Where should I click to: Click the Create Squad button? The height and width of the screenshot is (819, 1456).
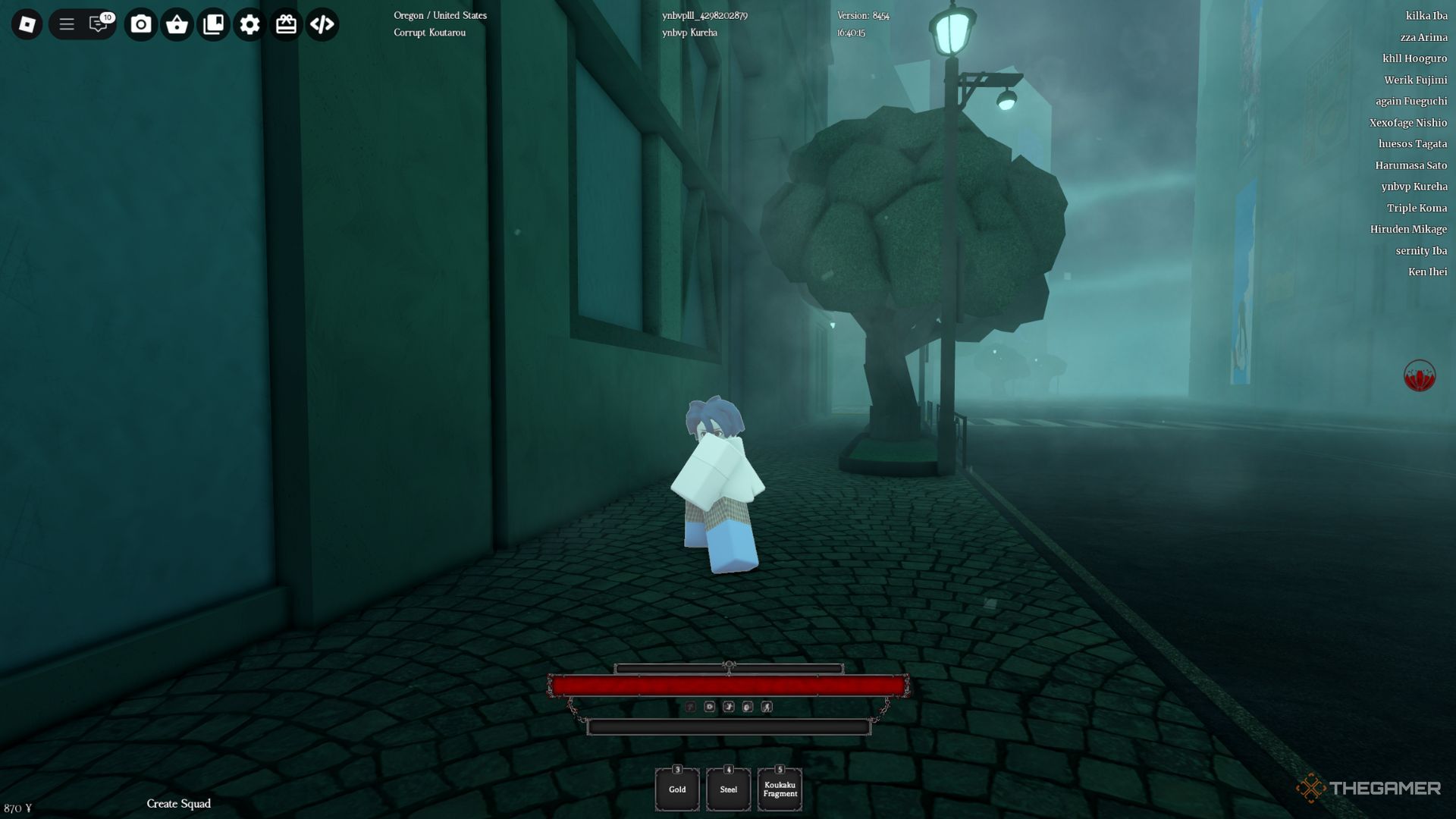click(179, 804)
